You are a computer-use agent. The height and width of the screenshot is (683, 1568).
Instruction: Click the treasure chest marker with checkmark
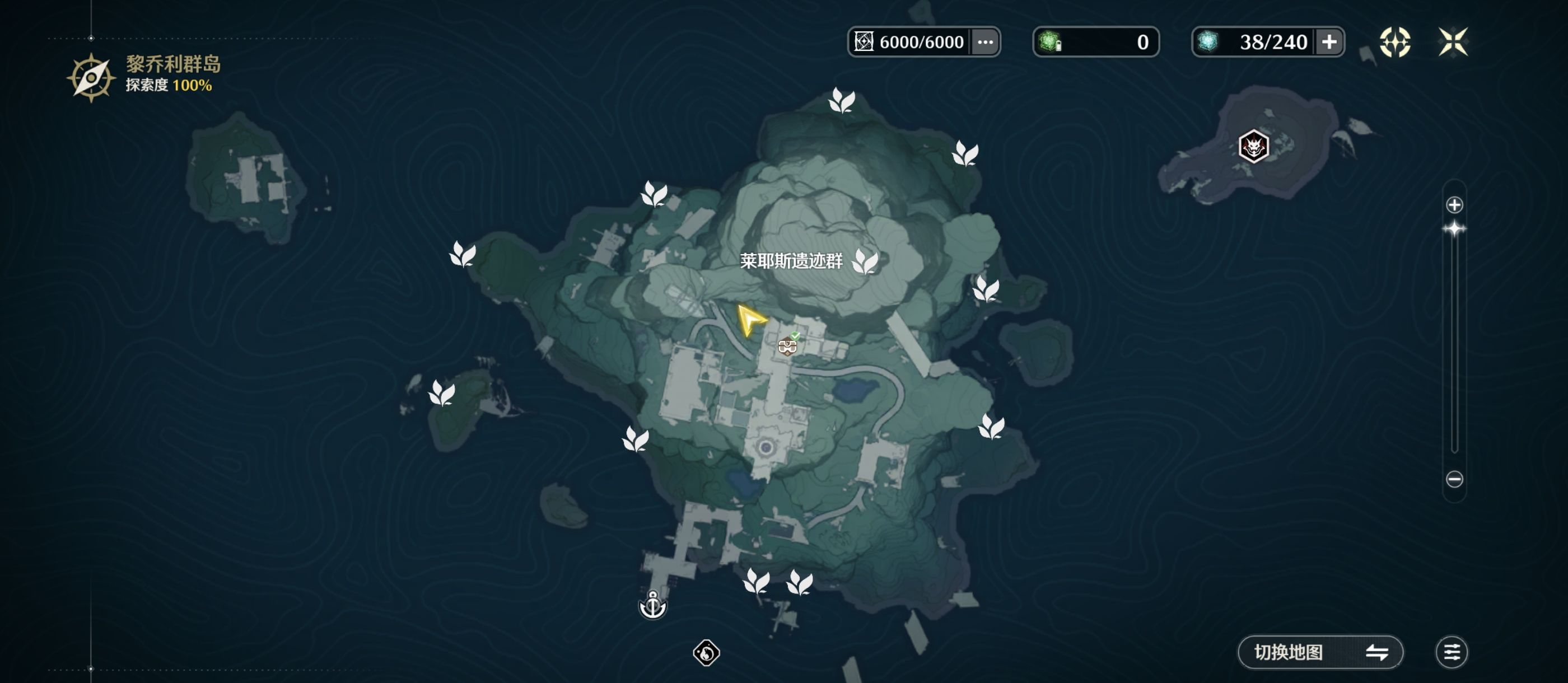(788, 346)
